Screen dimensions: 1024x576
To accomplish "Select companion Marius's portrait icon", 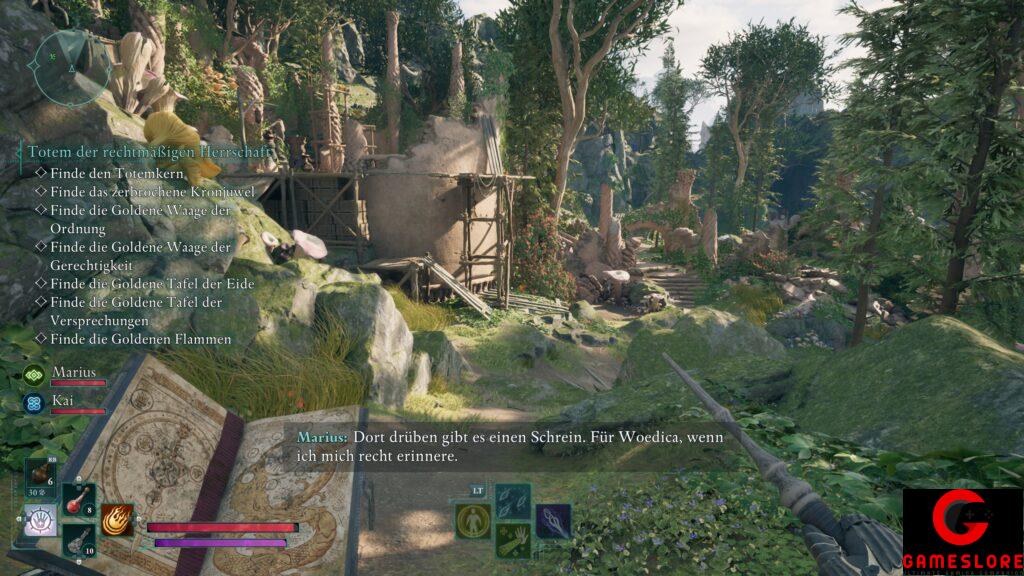I will pyautogui.click(x=36, y=375).
